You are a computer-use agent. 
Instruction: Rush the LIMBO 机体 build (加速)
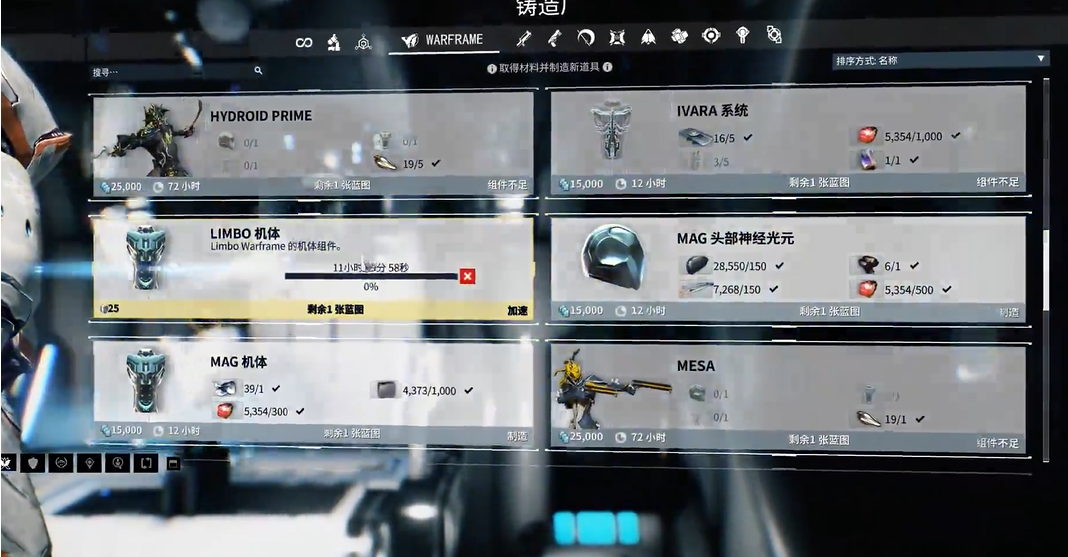(517, 311)
